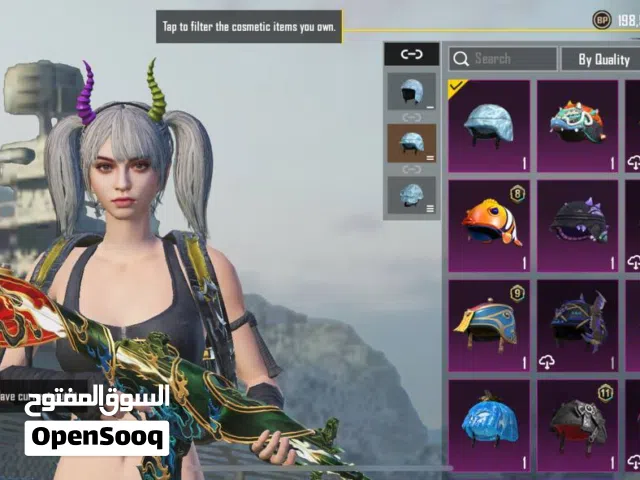Select the pale blue helmet with checkmark
The image size is (640, 480).
489,126
